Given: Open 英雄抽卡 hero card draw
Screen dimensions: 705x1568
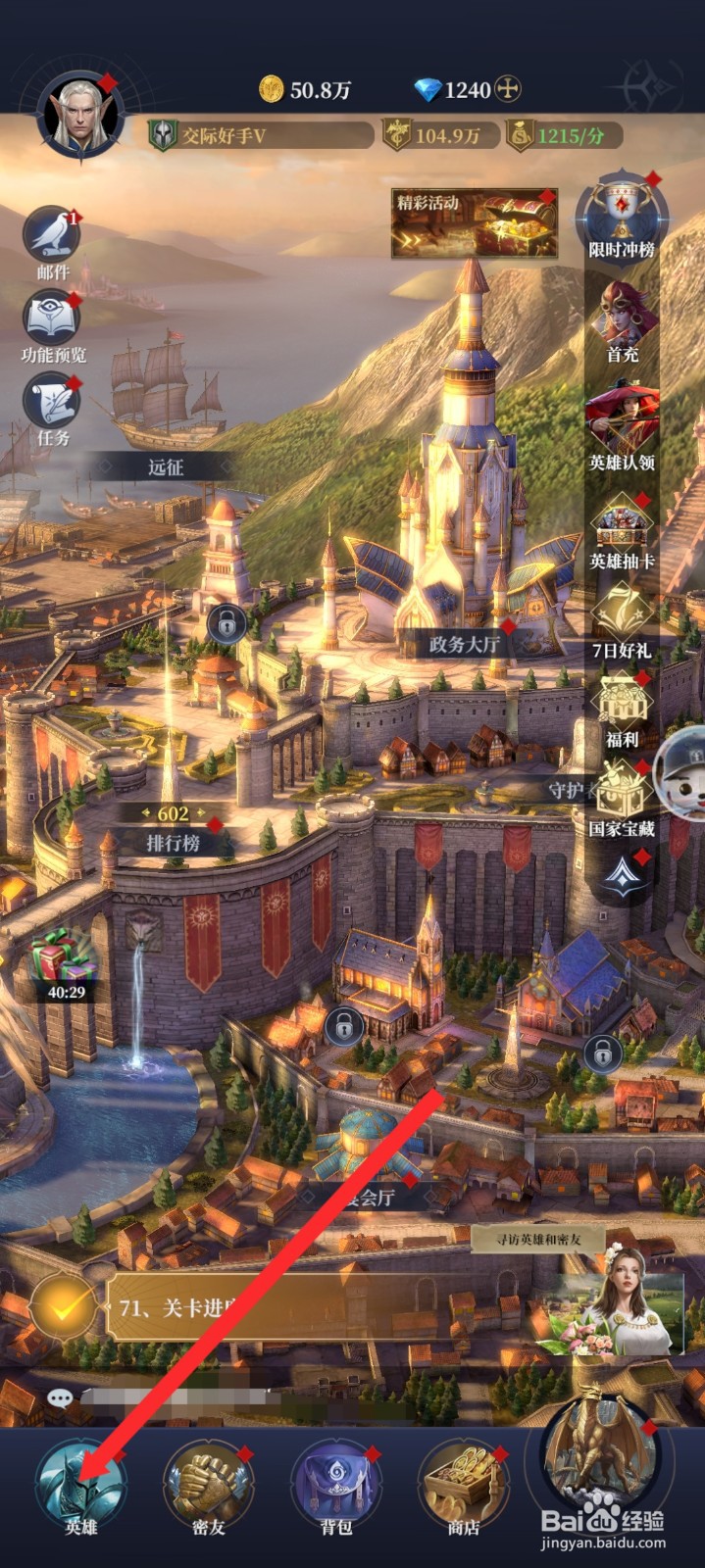Looking at the screenshot, I should [x=622, y=529].
